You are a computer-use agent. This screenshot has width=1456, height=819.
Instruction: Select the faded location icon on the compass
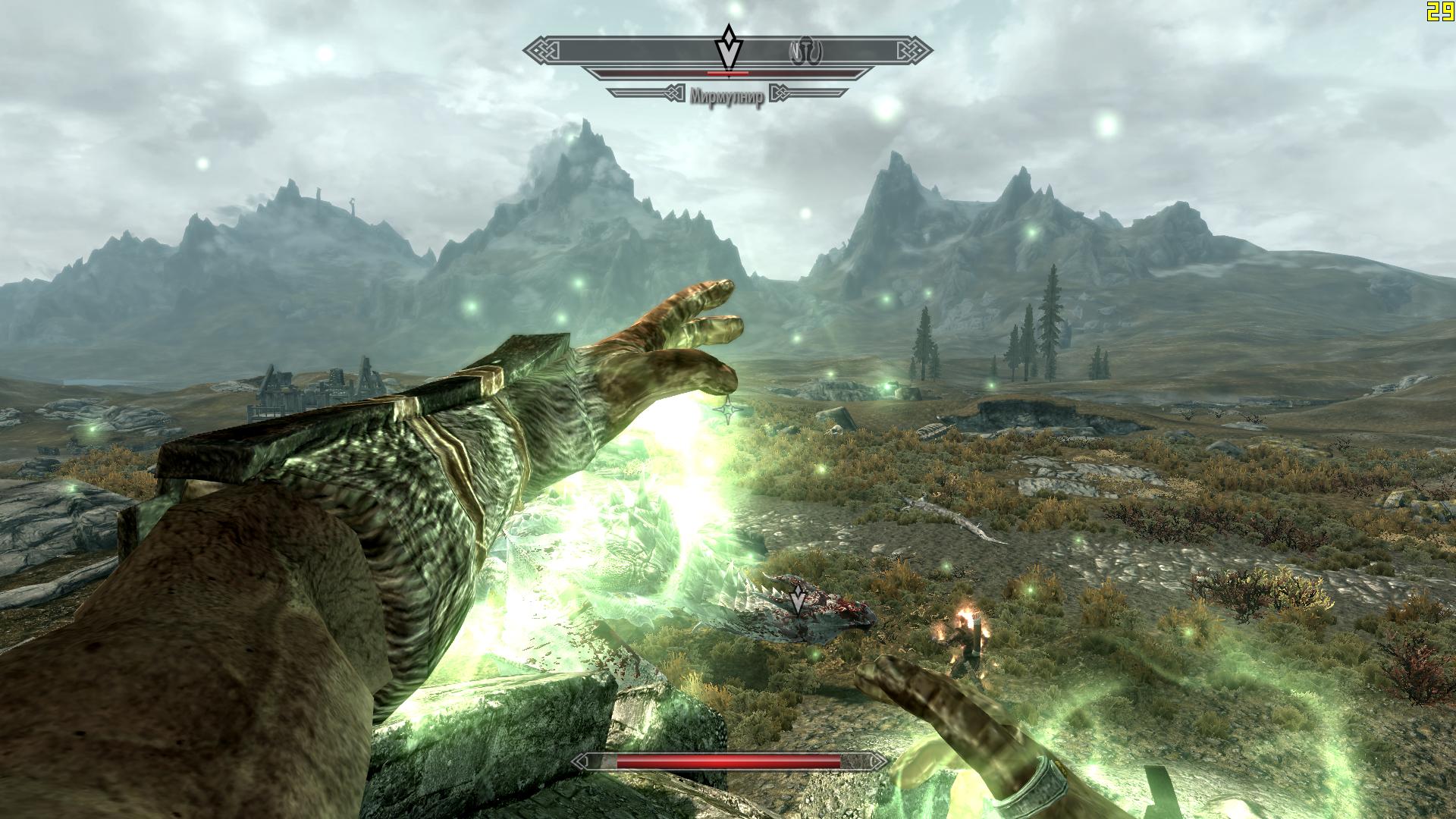click(806, 52)
